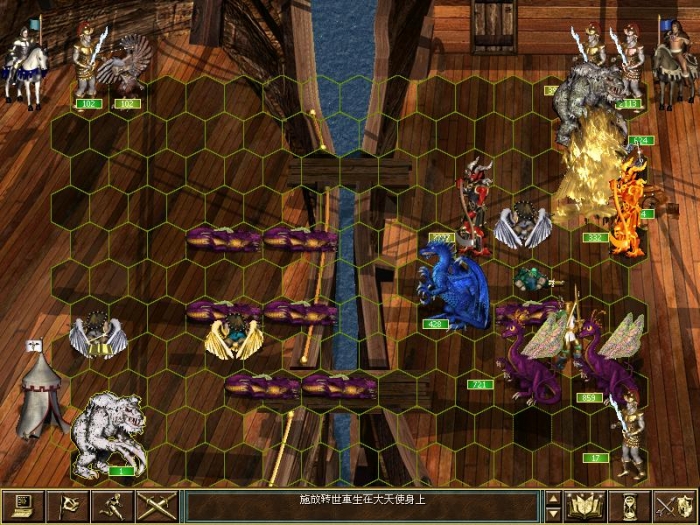Click the combat log down arrow
The width and height of the screenshot is (700, 525).
(553, 514)
